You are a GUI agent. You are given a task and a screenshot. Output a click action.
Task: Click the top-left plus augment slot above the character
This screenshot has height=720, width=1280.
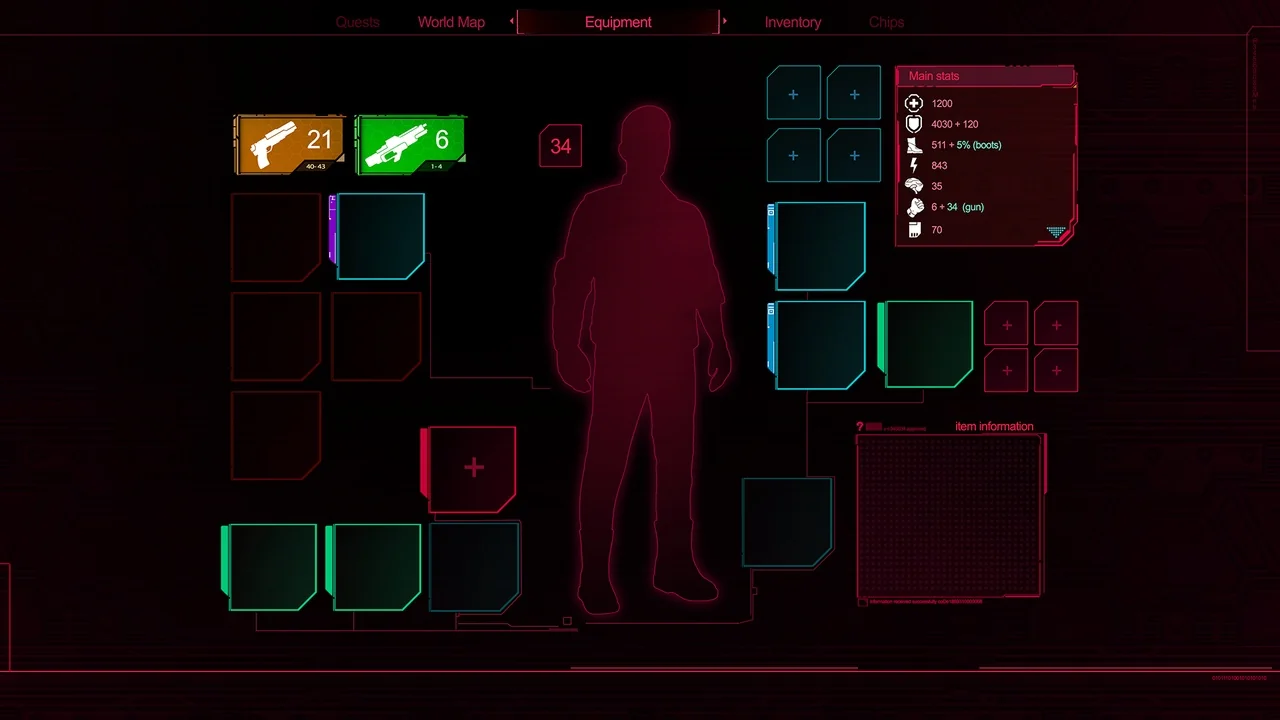pyautogui.click(x=793, y=92)
